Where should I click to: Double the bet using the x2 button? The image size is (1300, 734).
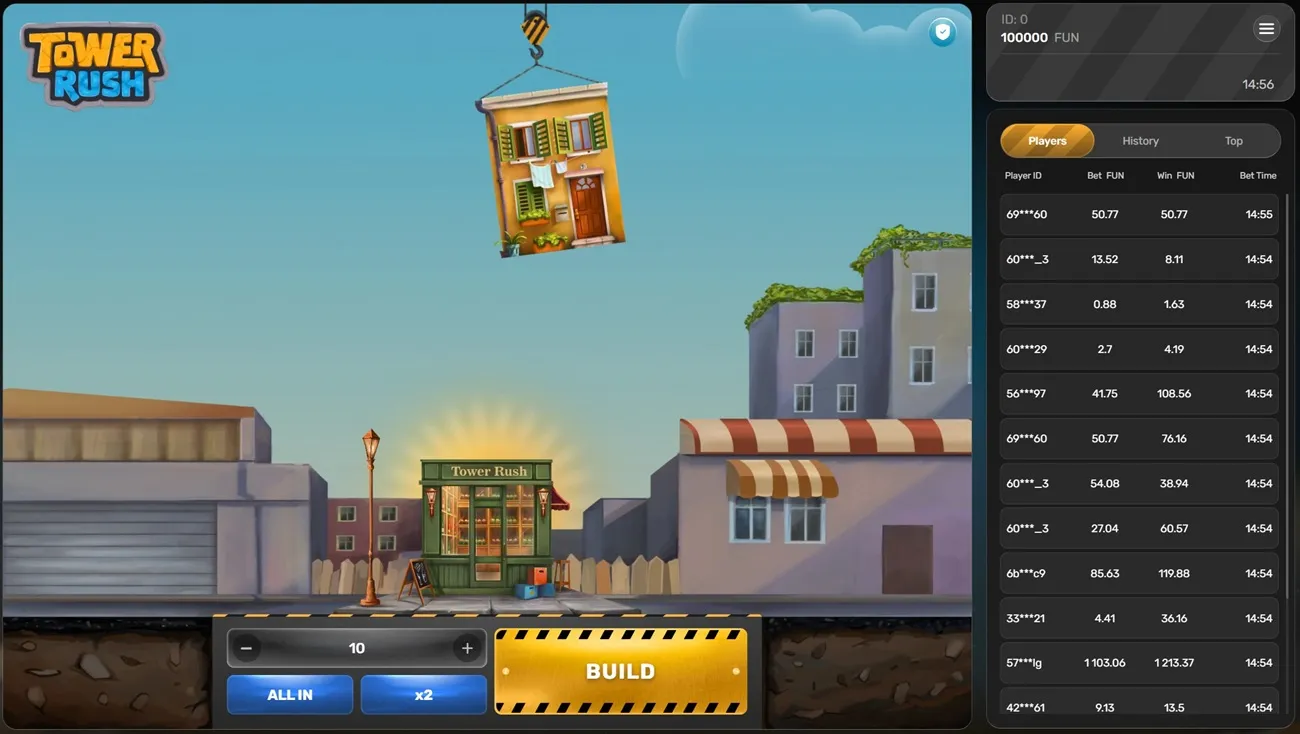tap(423, 694)
